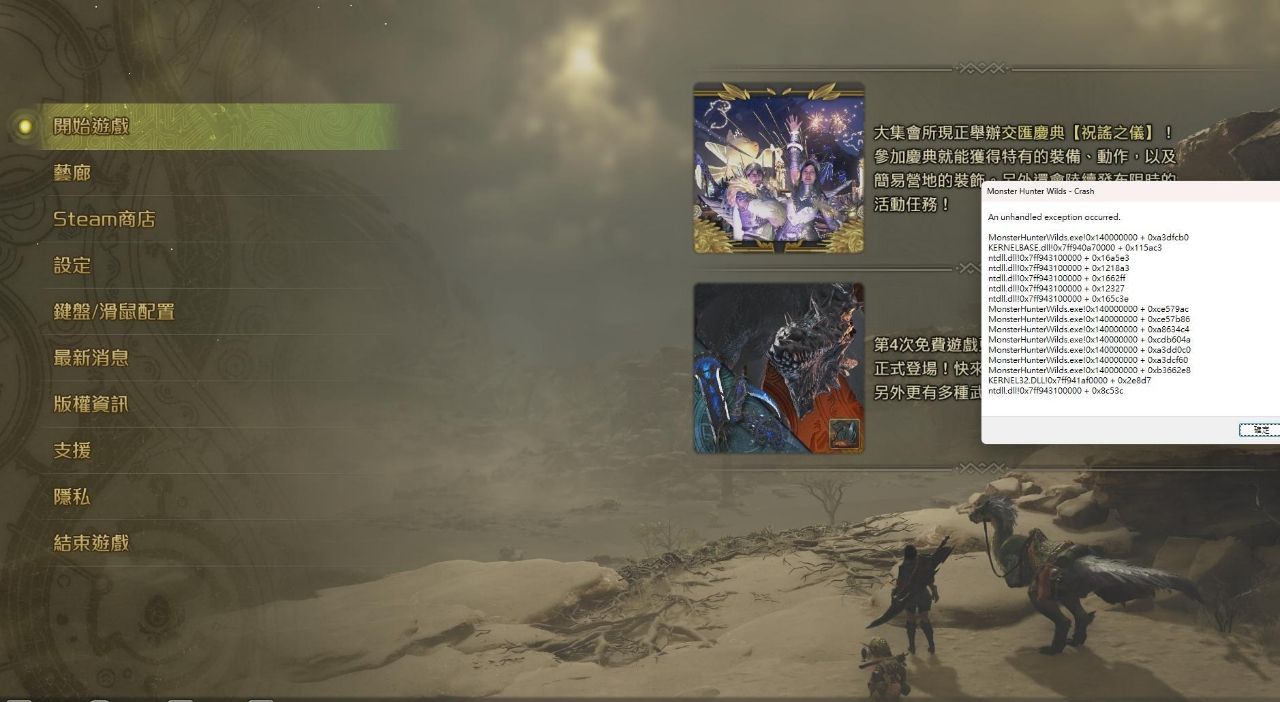Open the 版權資訊 copyright information
Image resolution: width=1280 pixels, height=702 pixels.
(x=91, y=404)
